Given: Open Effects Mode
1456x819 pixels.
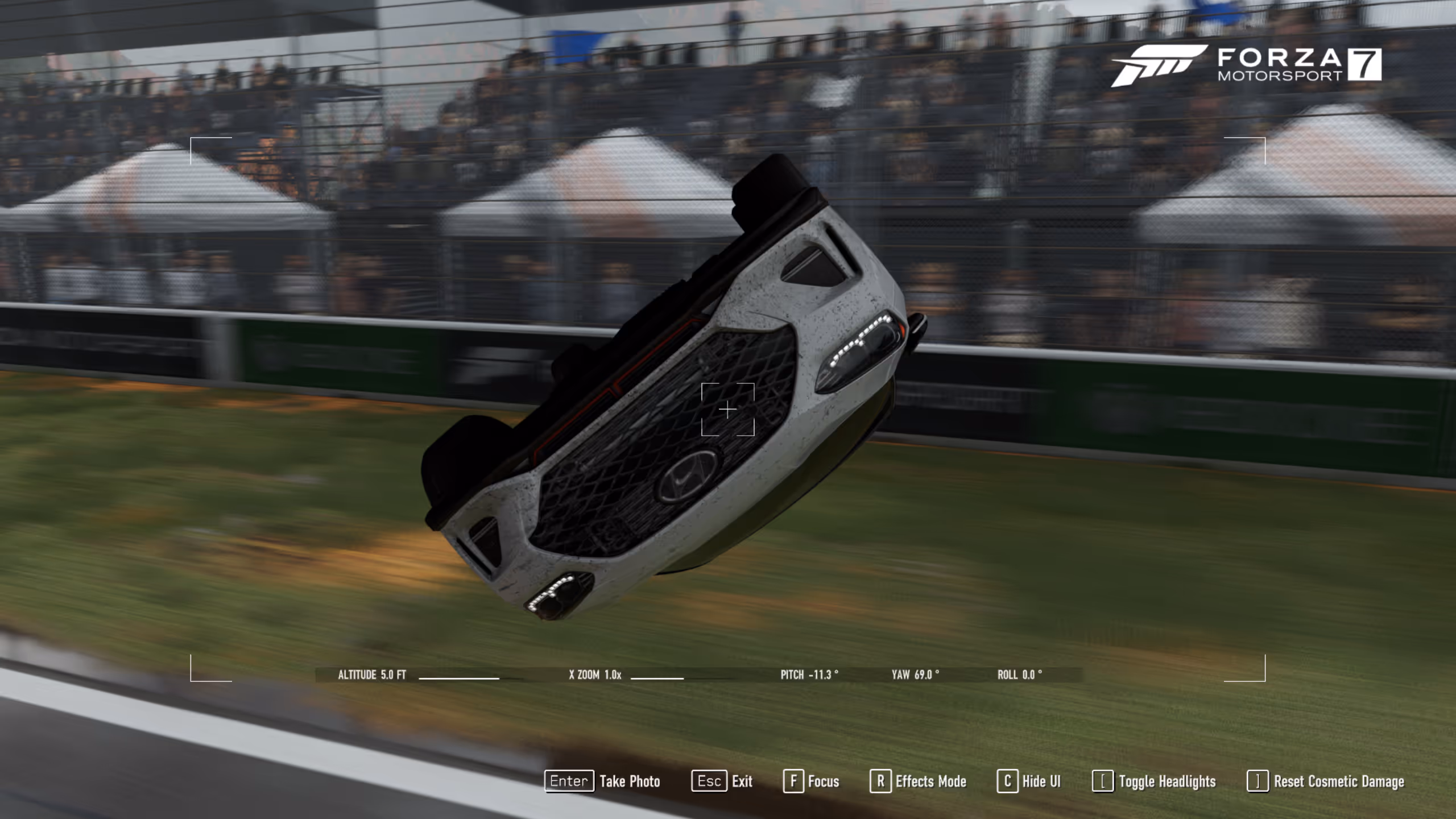Looking at the screenshot, I should pos(919,781).
